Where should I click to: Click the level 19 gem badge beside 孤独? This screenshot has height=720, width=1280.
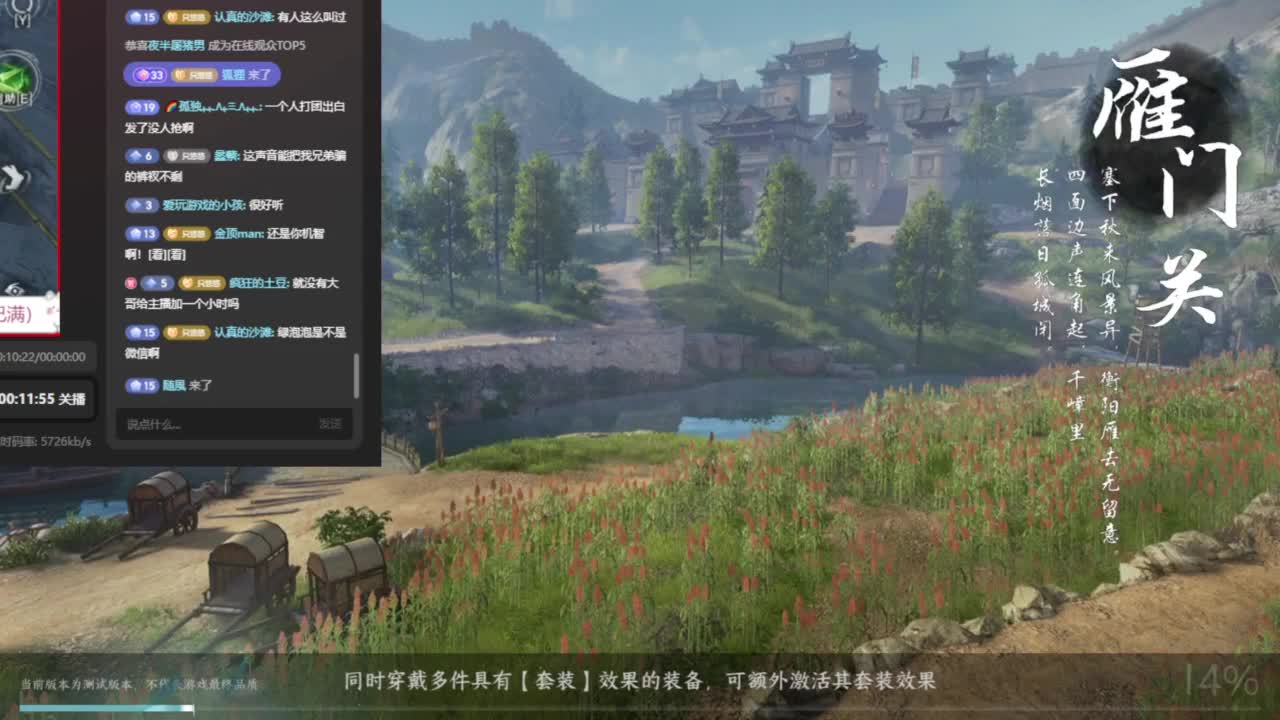coord(143,107)
